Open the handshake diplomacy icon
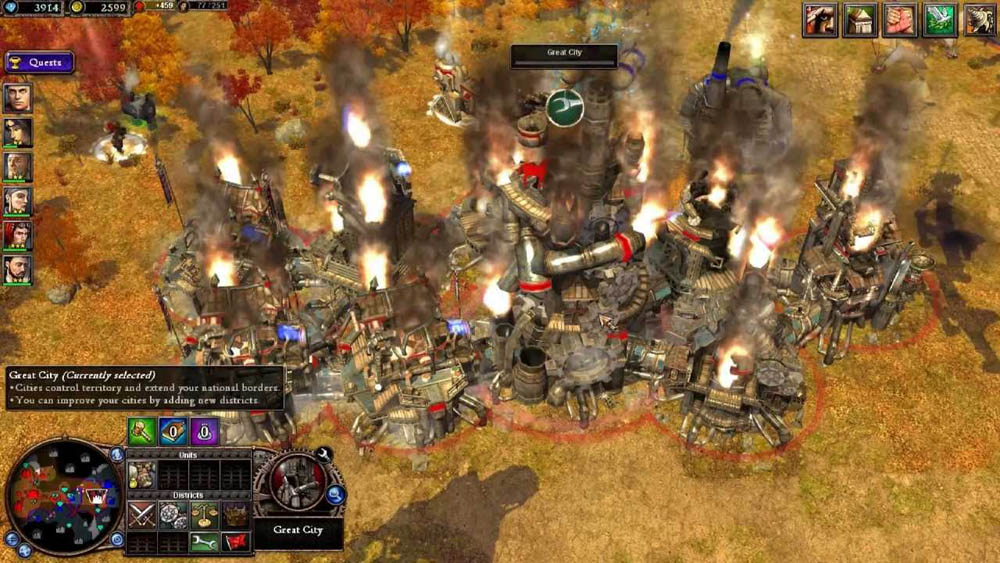 [x=900, y=20]
